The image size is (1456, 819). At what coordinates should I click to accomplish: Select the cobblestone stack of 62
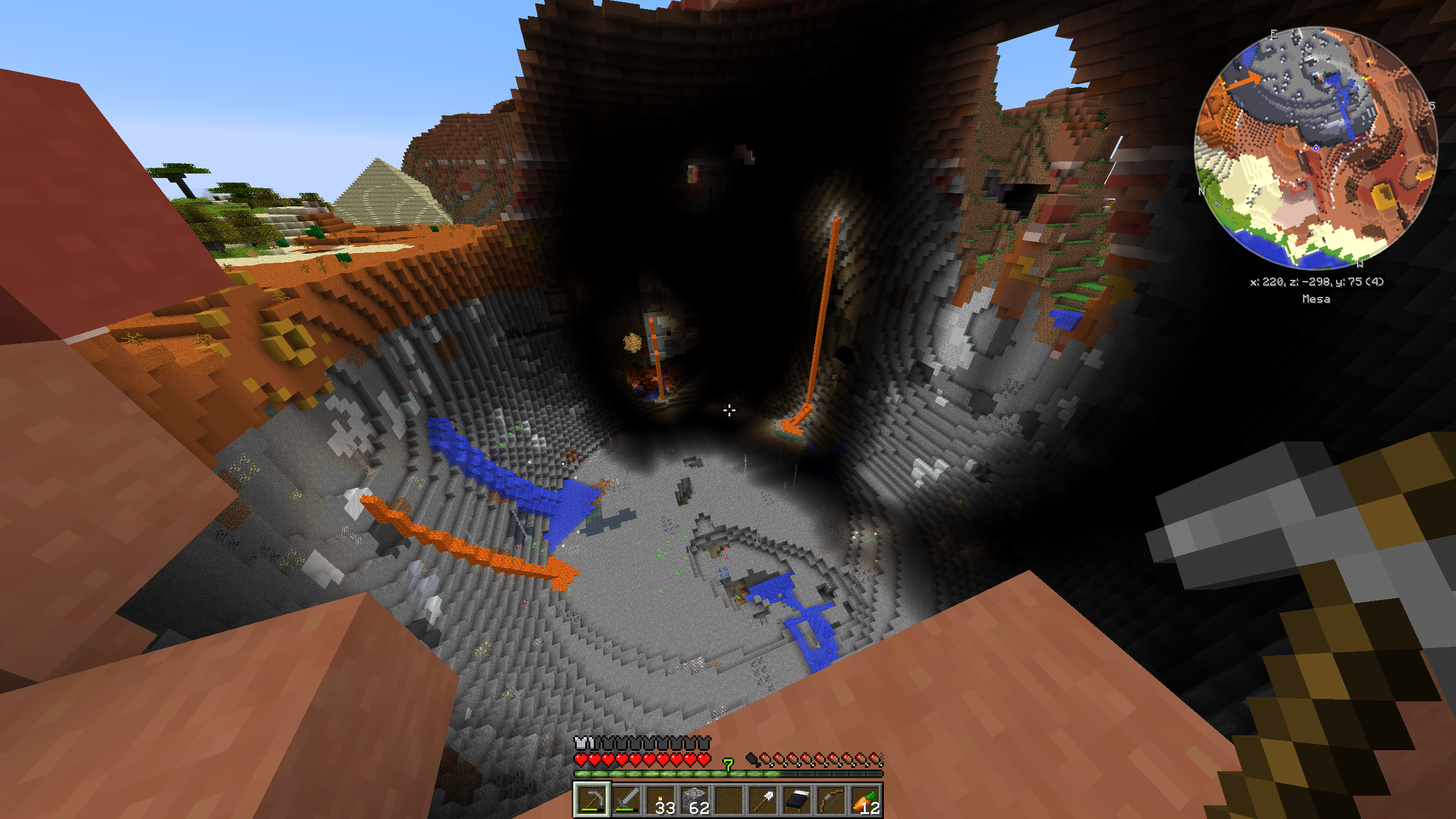point(694,800)
